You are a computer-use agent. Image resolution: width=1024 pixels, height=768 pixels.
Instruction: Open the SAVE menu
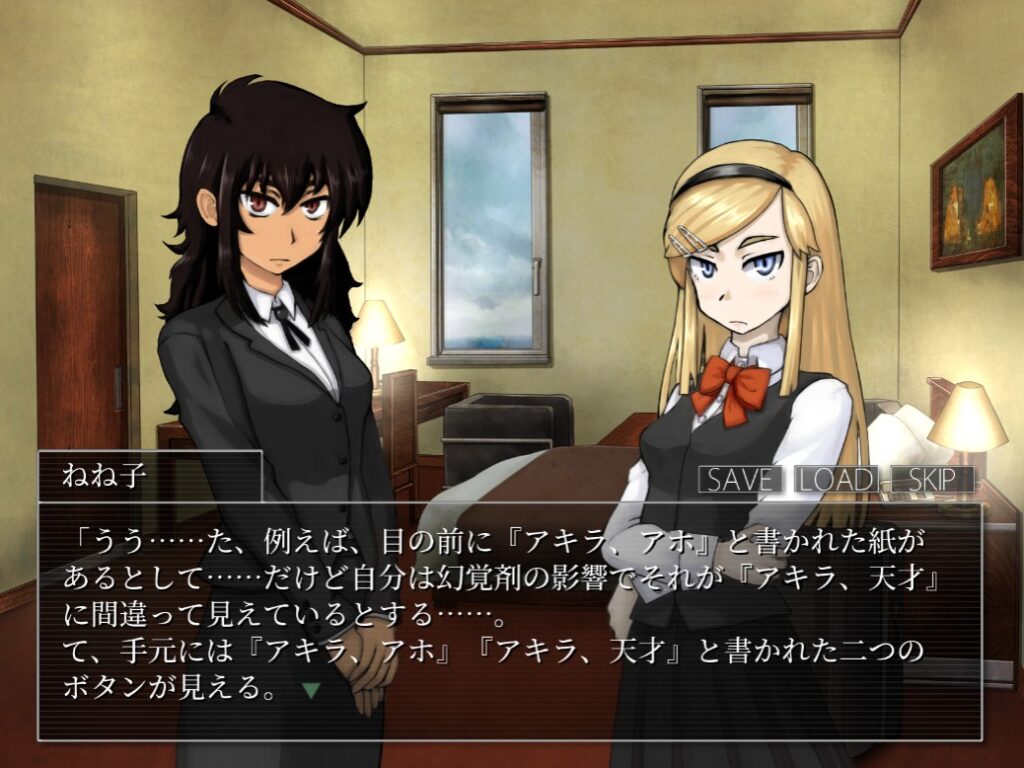pos(740,480)
